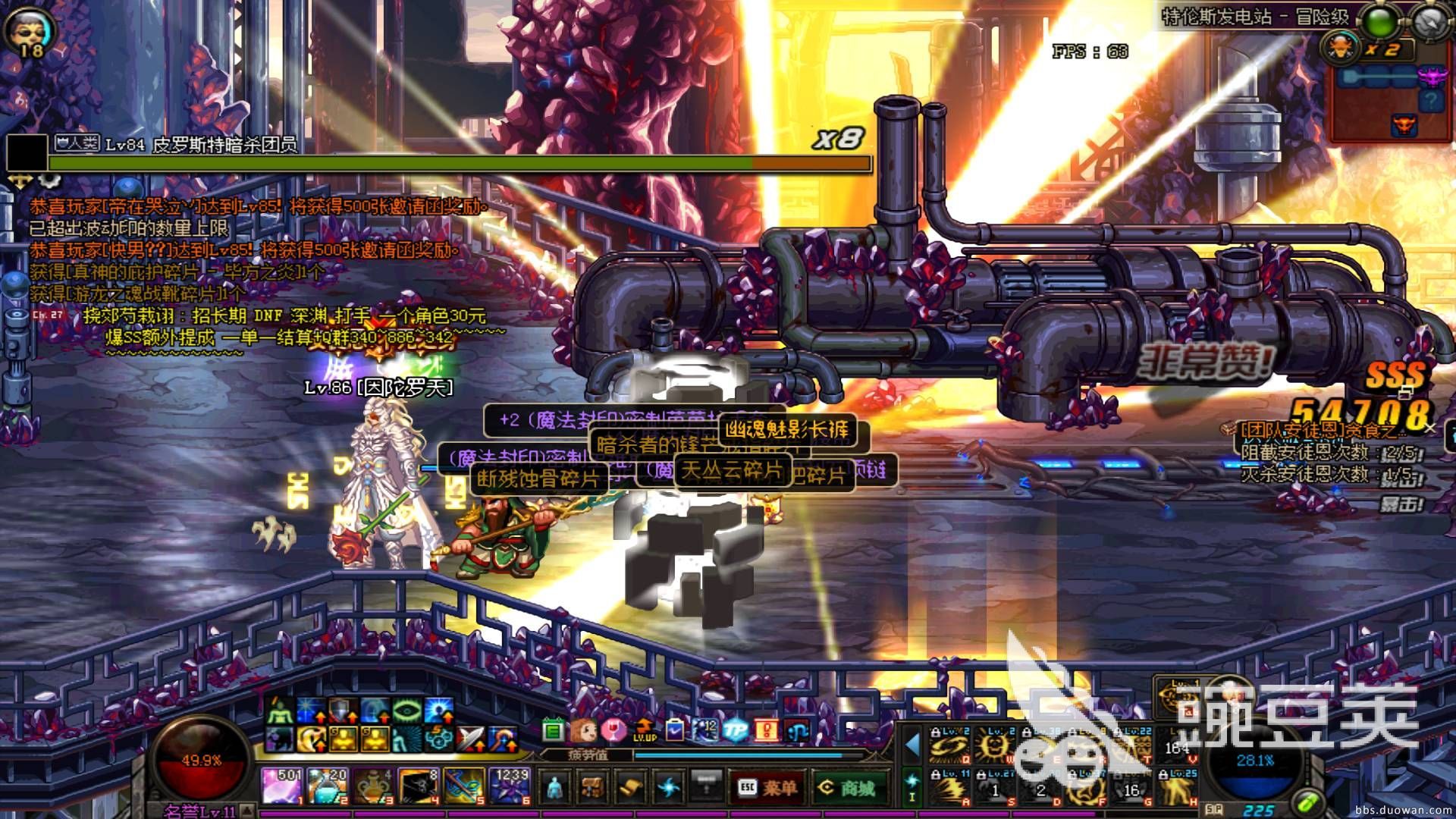Open the quest scroll button

(631, 787)
